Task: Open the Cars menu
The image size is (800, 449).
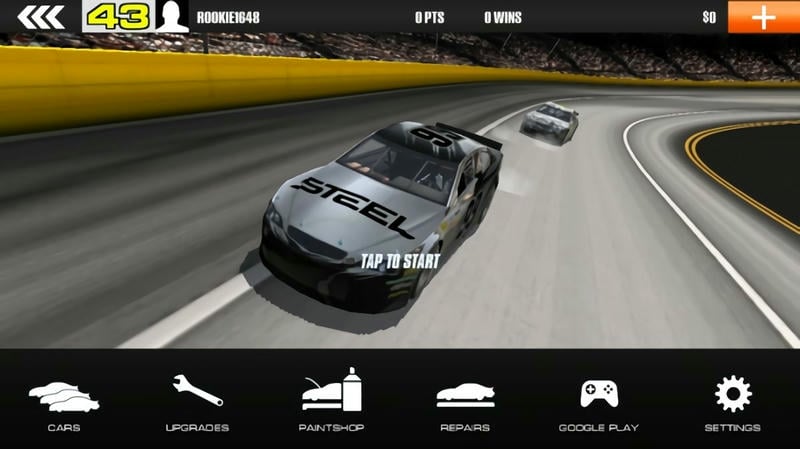Action: [x=64, y=402]
